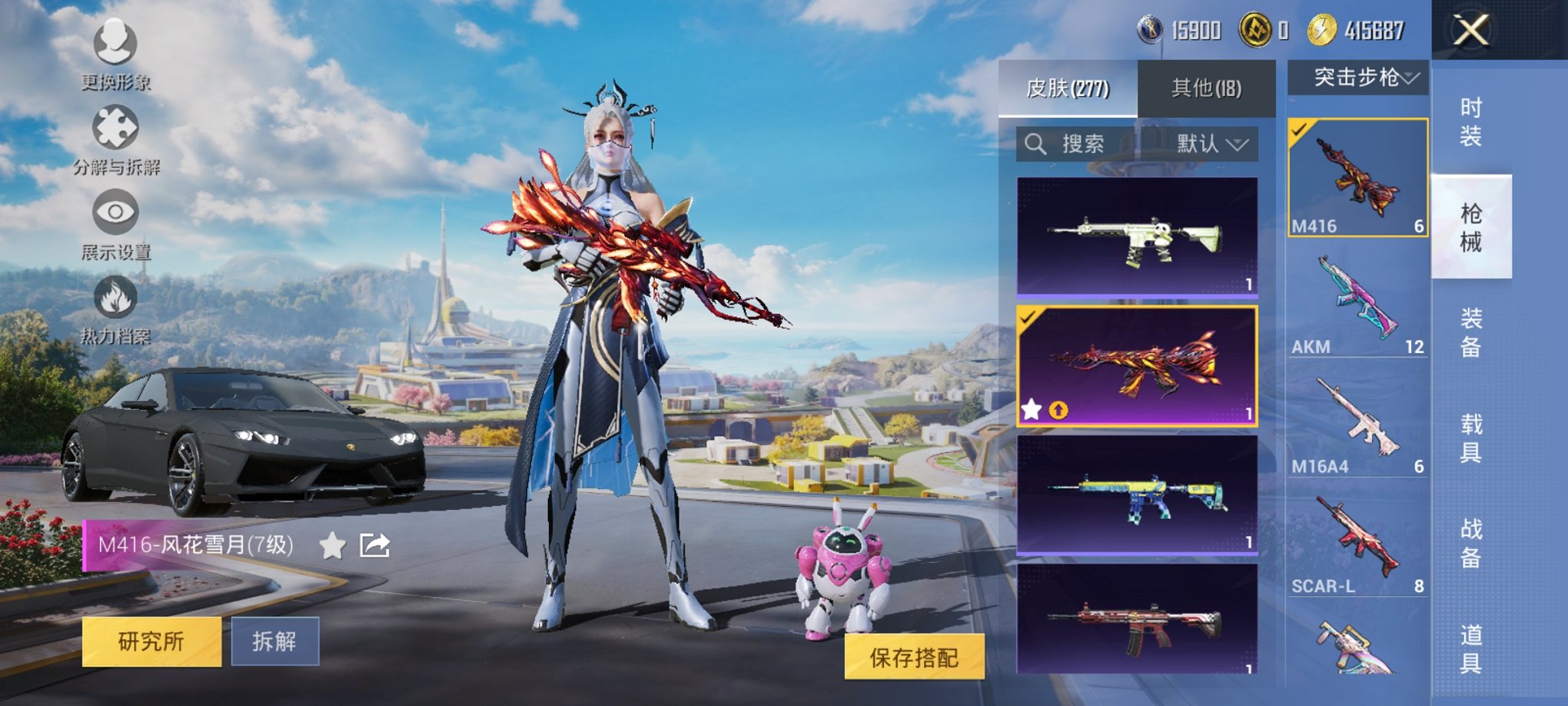Switch to the 其他(18) tab

pyautogui.click(x=1208, y=87)
